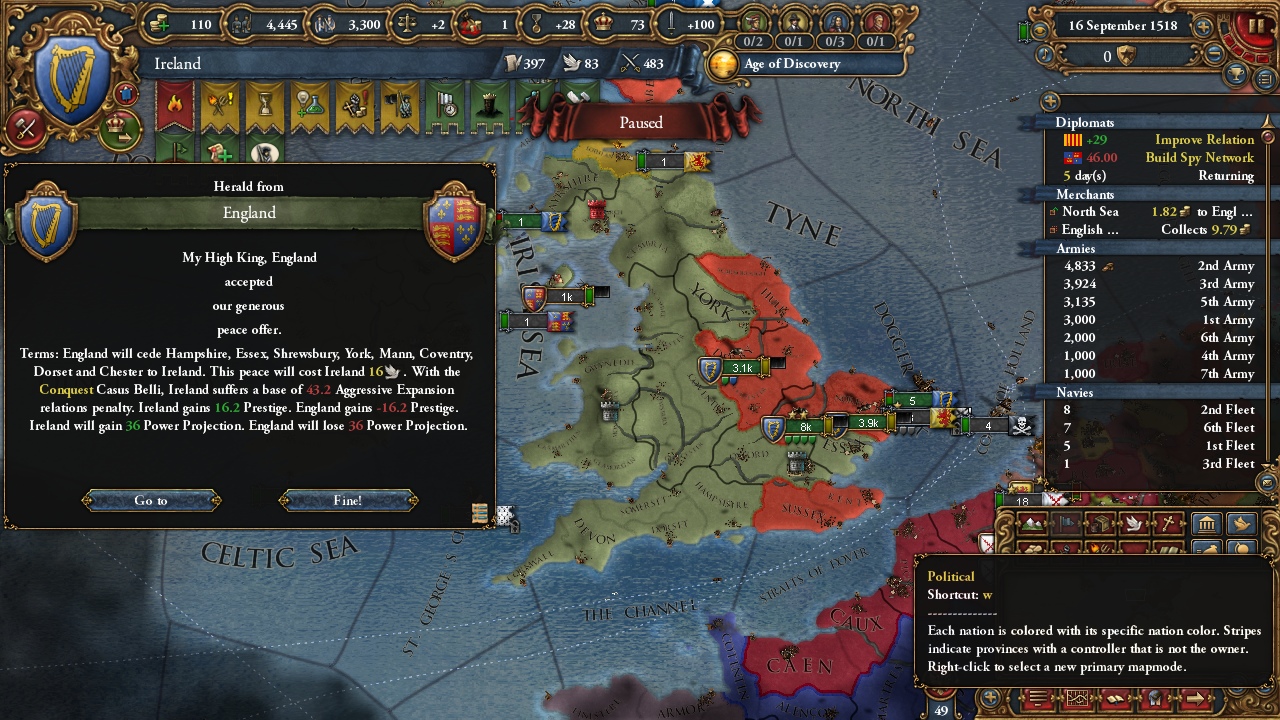Open the trophy achievements button
Viewport: 1280px width, 720px height.
click(1237, 75)
